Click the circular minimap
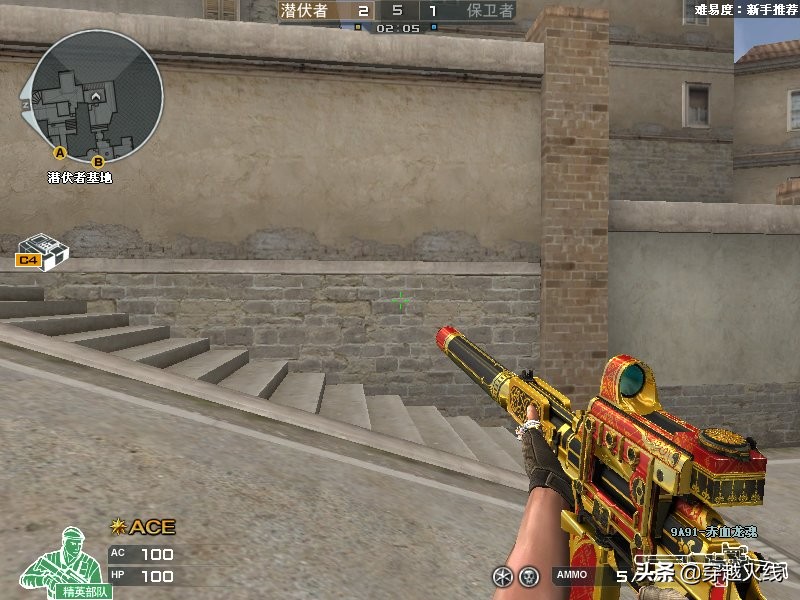Viewport: 800px width, 600px height. click(97, 94)
